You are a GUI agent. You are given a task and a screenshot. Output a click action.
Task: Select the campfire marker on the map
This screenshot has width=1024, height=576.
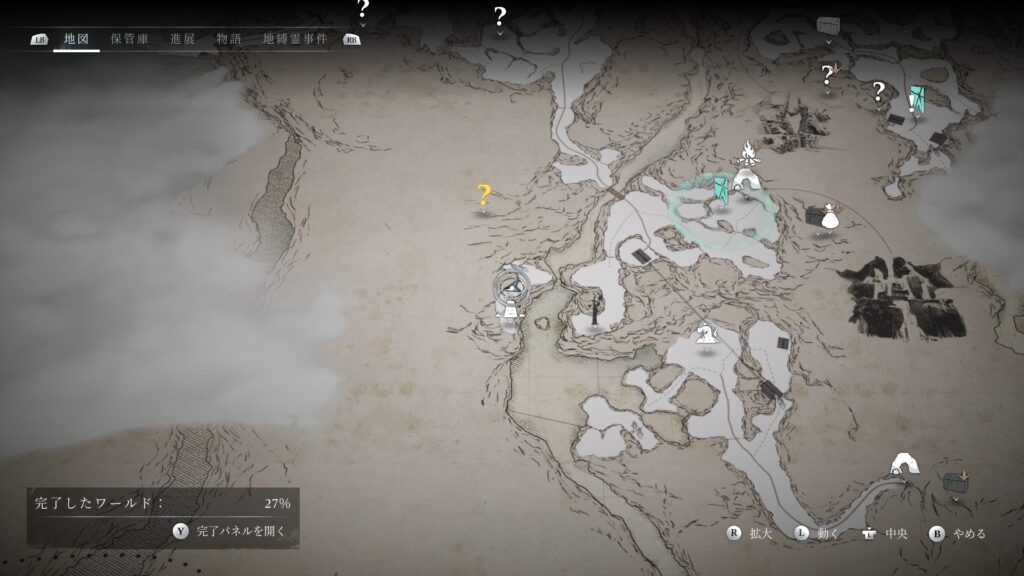tap(747, 153)
